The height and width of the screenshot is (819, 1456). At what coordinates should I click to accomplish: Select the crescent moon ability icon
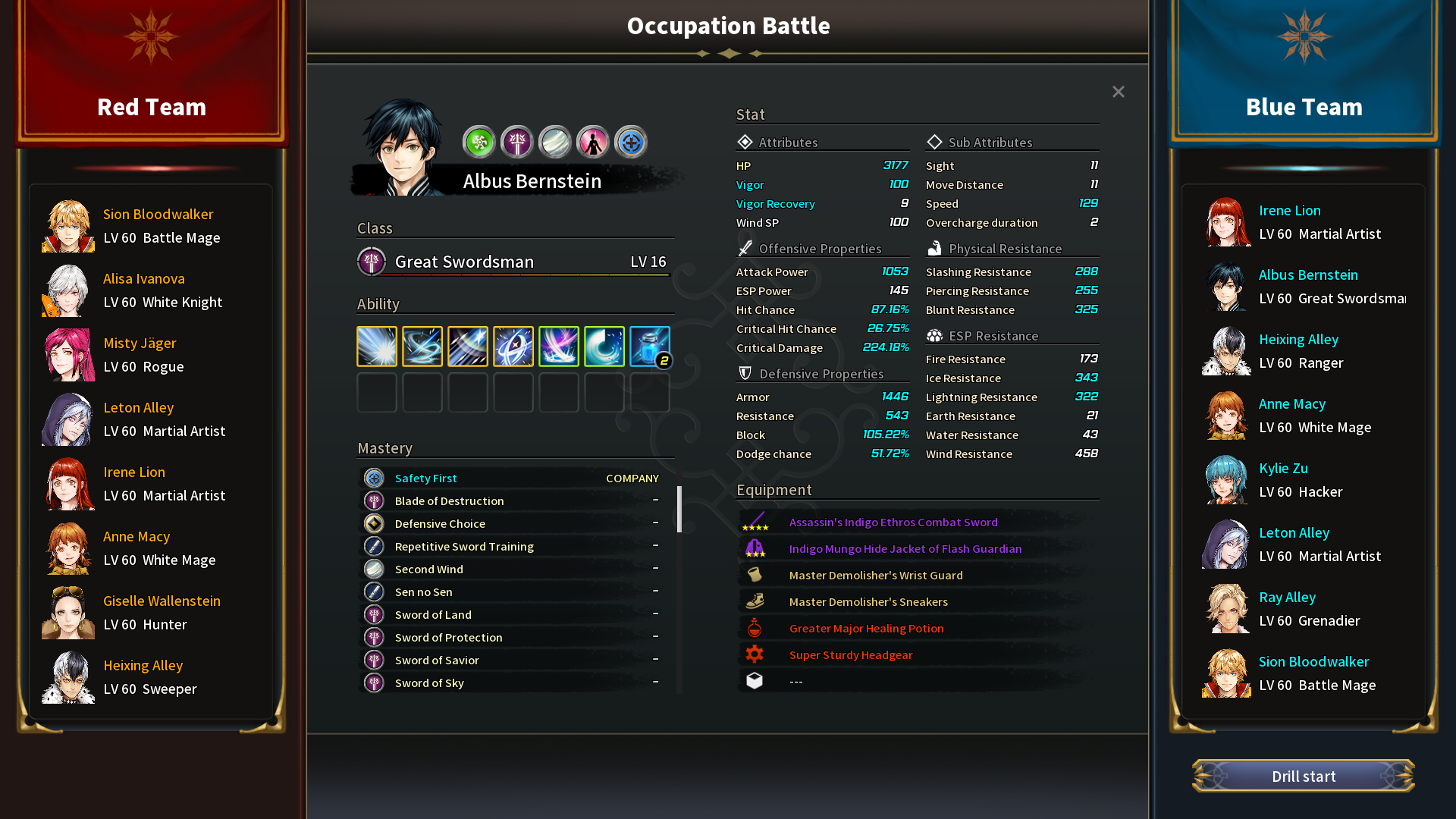604,347
